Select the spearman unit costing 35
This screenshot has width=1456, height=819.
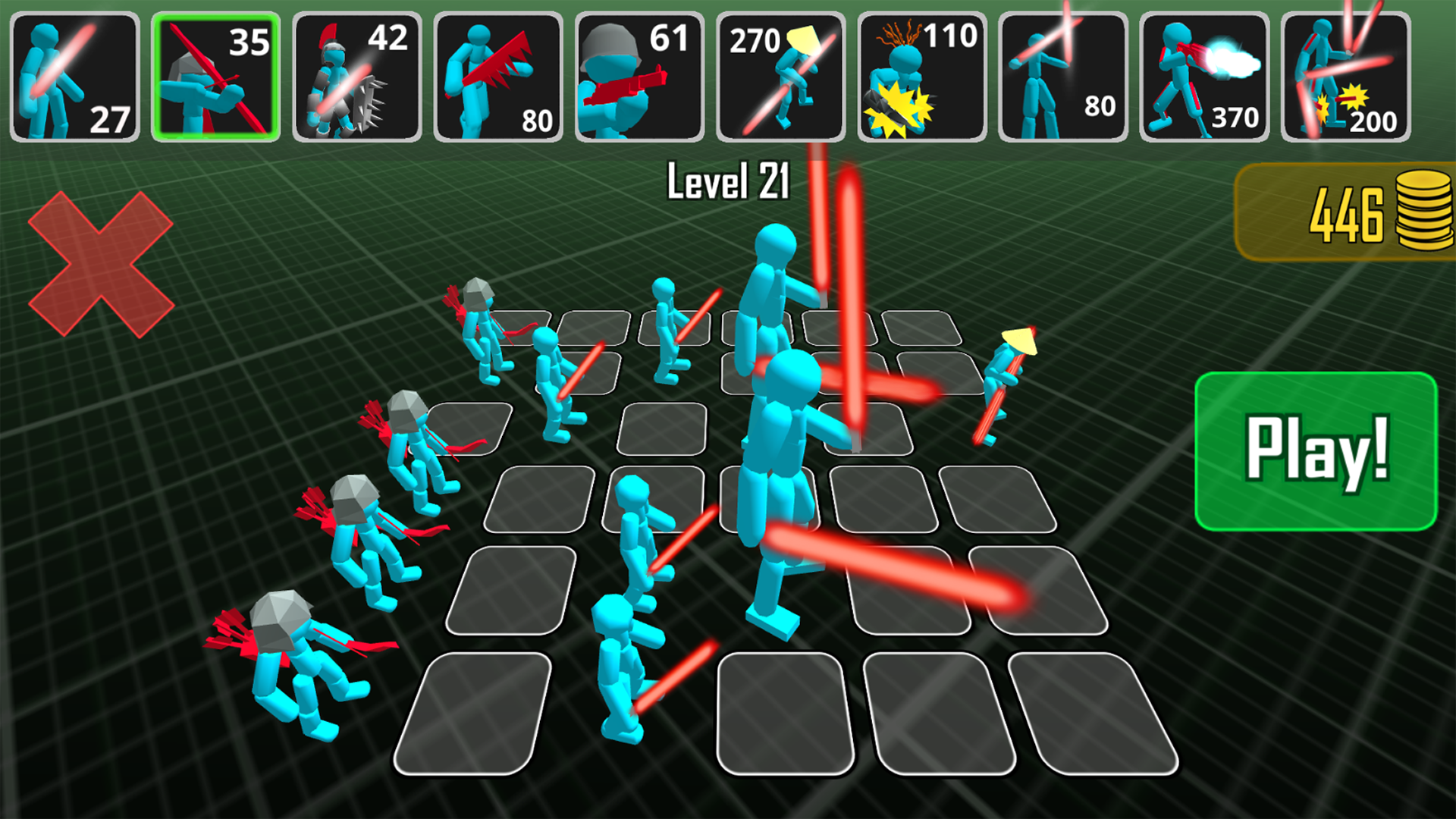[x=218, y=74]
